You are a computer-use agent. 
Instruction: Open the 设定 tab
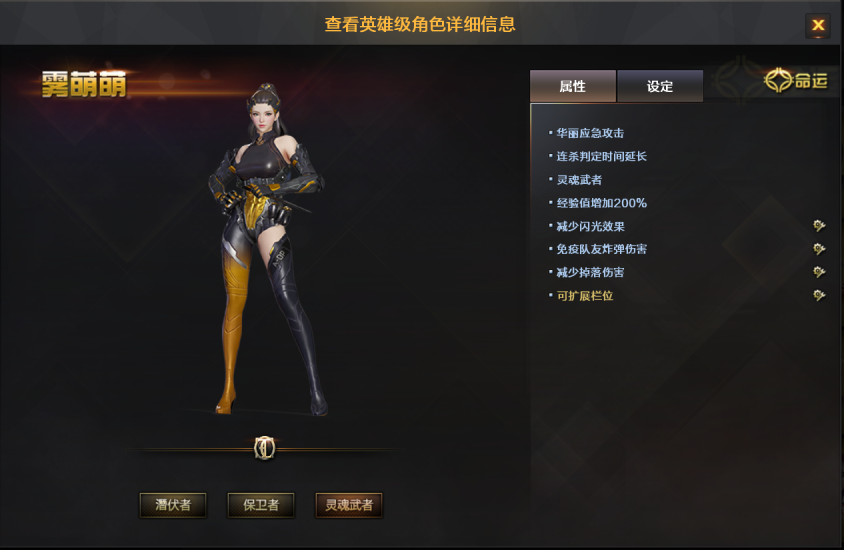coord(660,86)
